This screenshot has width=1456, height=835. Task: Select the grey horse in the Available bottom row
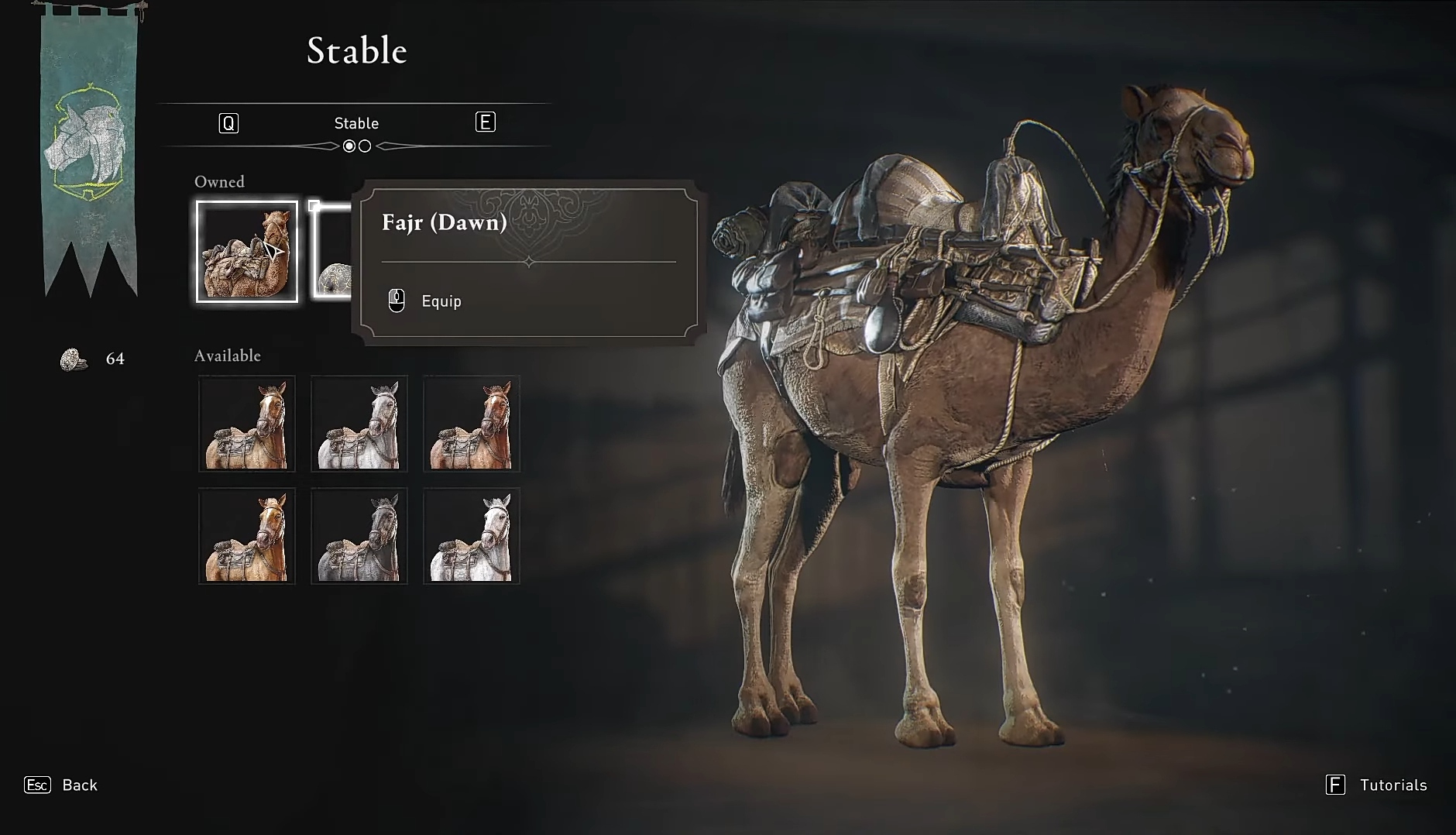pos(359,536)
